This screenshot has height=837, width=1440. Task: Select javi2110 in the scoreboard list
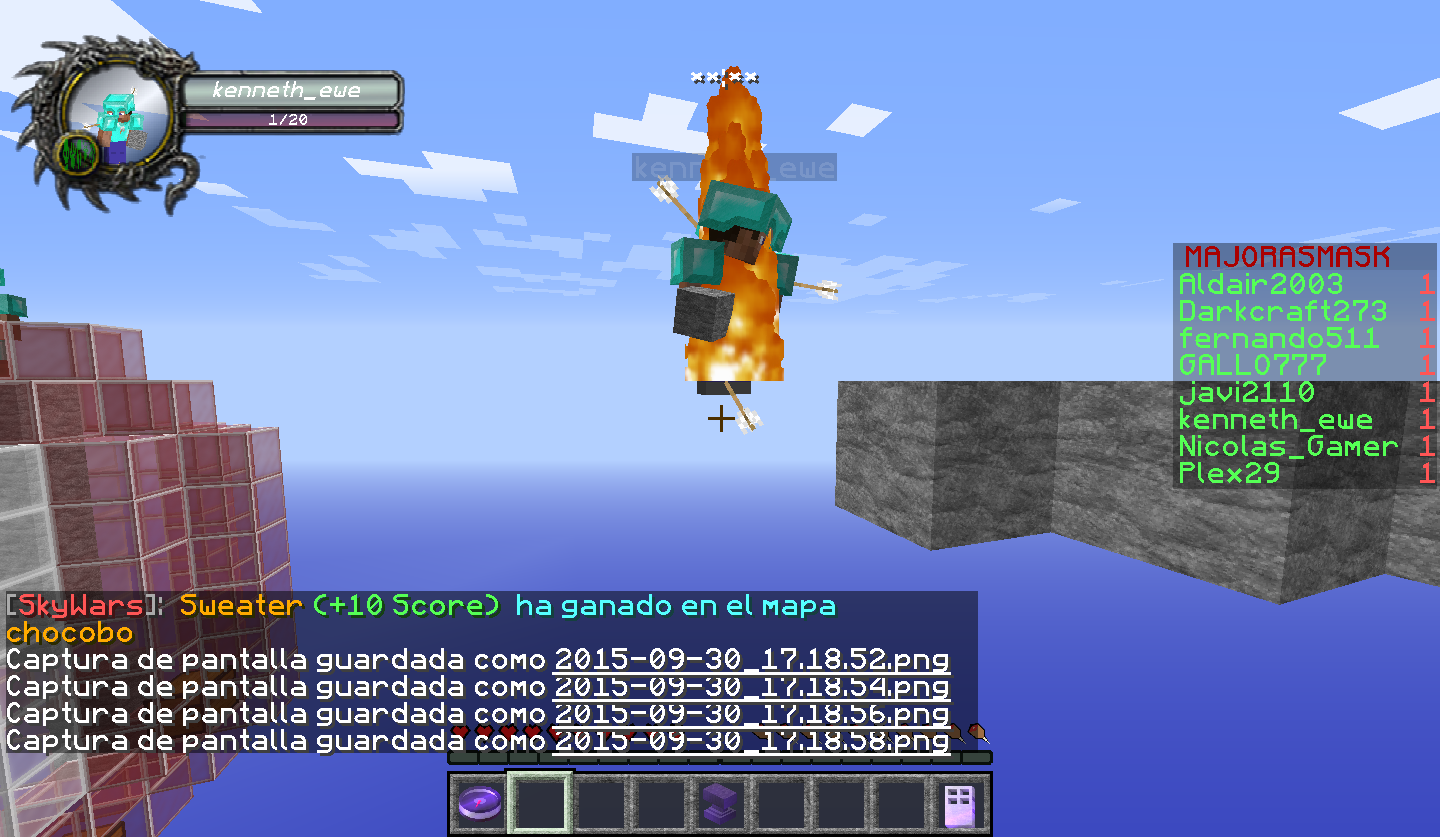1246,392
